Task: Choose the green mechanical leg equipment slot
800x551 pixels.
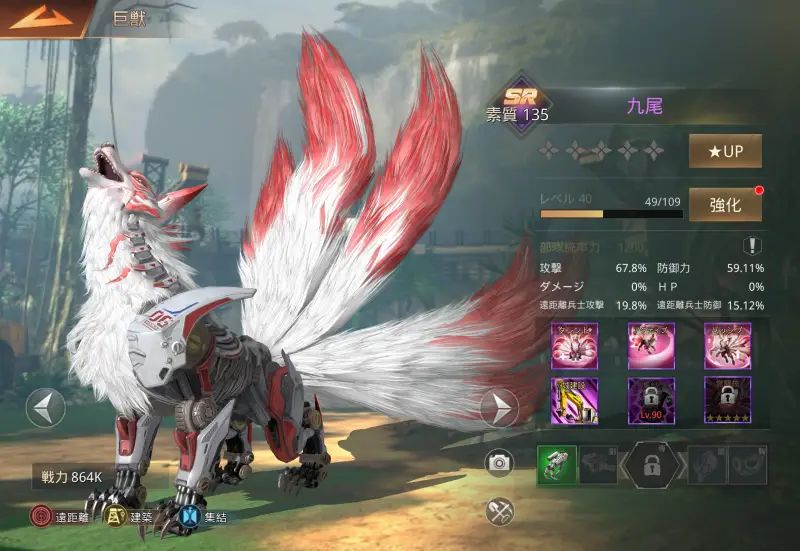Action: click(555, 465)
